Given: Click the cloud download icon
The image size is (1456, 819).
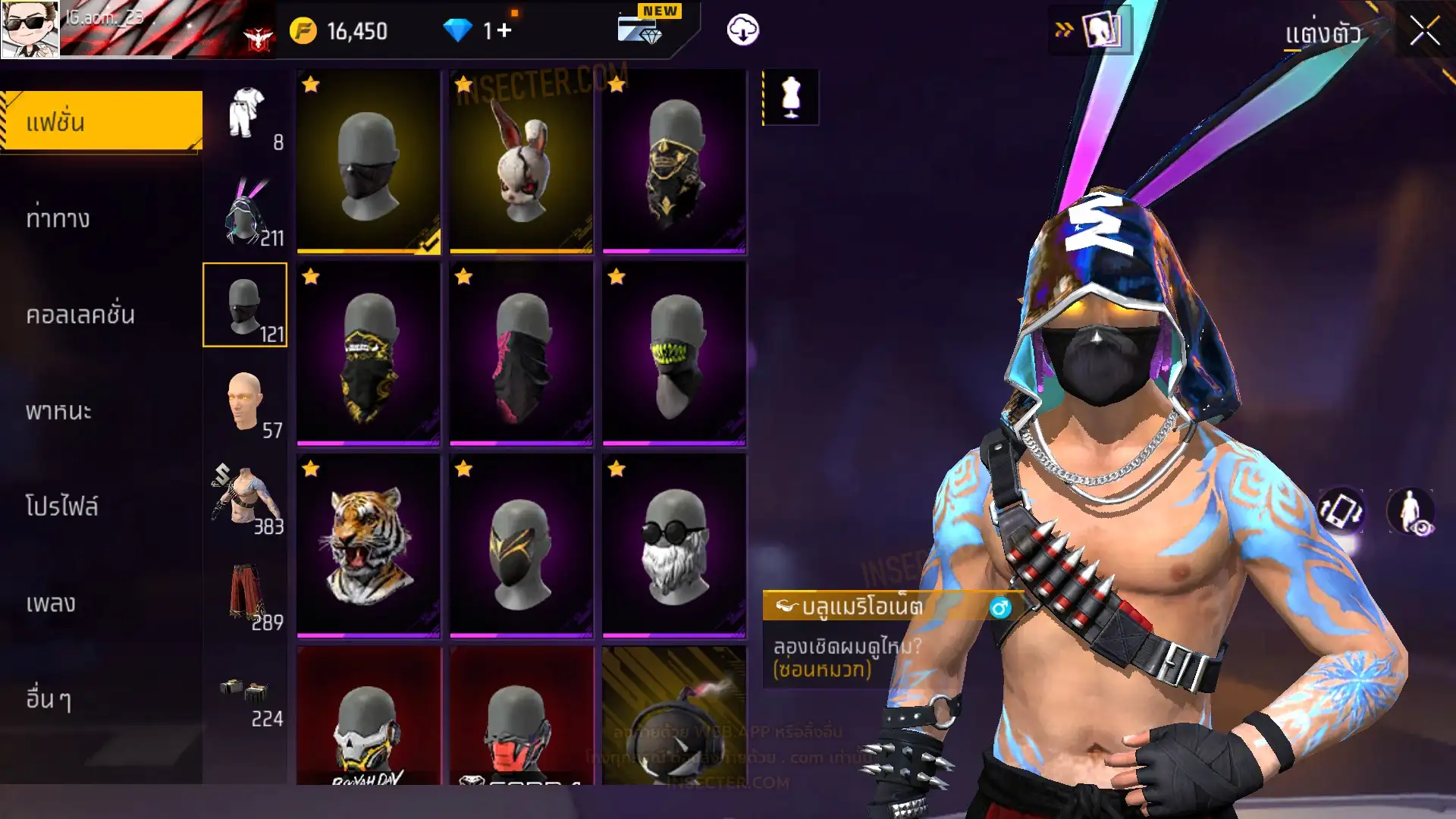Looking at the screenshot, I should 742,30.
